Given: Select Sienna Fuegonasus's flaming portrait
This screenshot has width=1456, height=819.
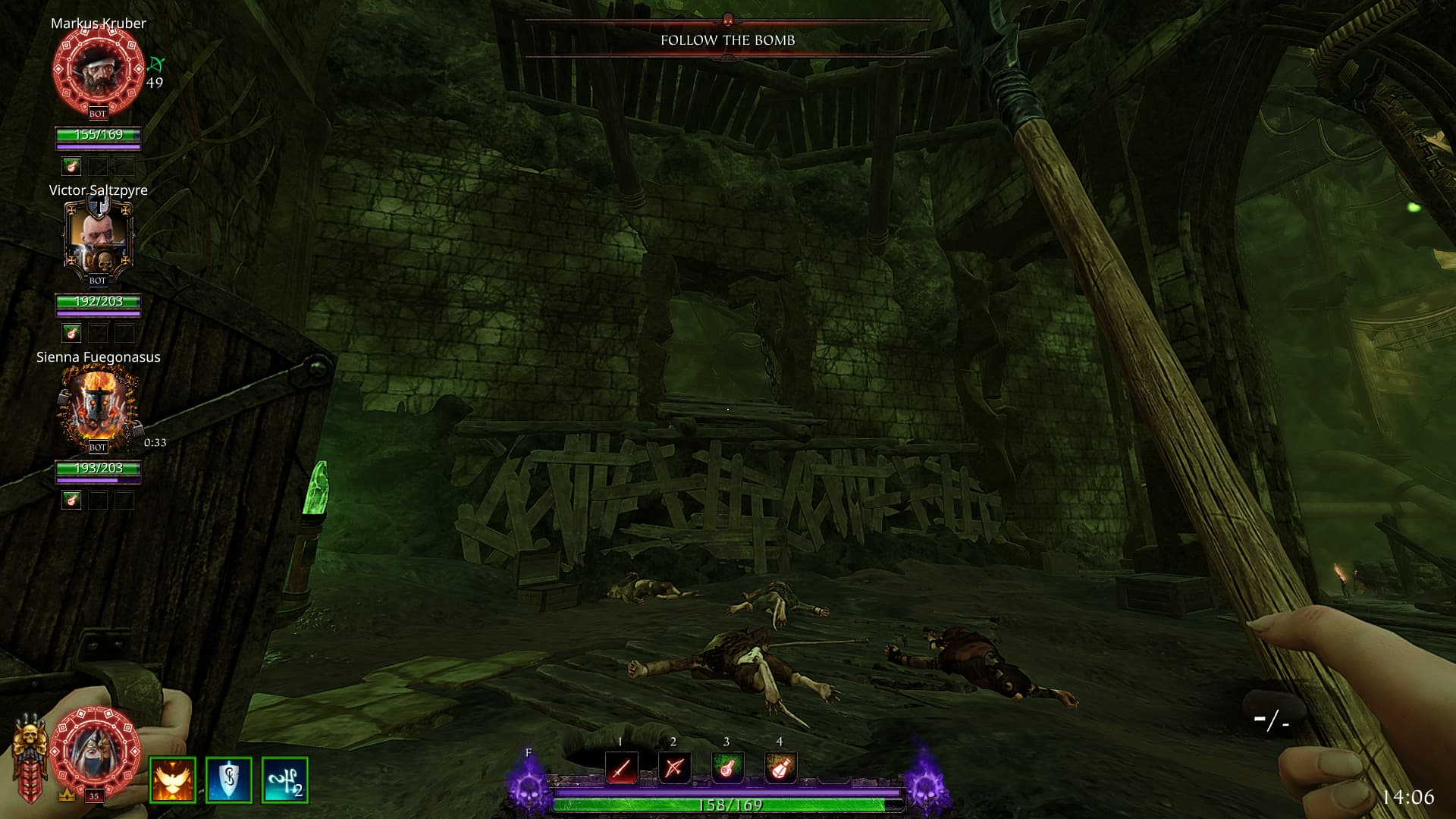Looking at the screenshot, I should point(98,406).
